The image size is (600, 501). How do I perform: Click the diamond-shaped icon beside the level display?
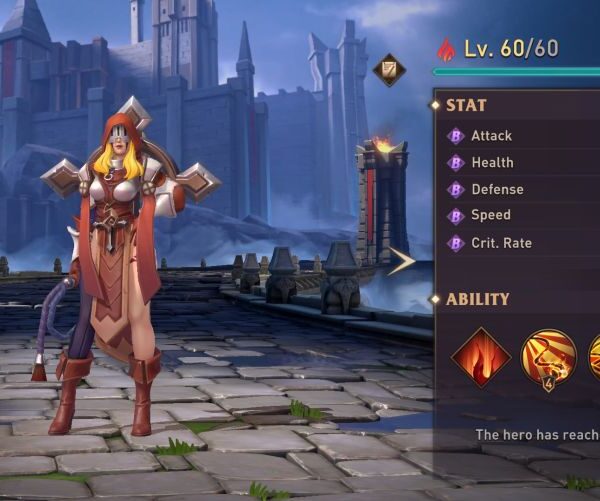click(x=389, y=70)
